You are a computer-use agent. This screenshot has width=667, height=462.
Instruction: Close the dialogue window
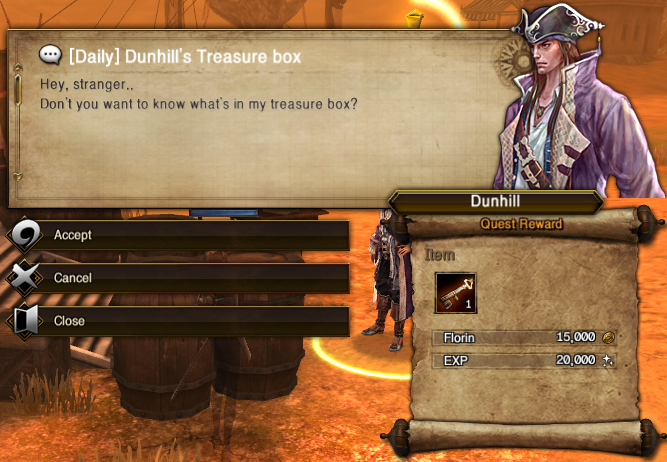tap(180, 321)
